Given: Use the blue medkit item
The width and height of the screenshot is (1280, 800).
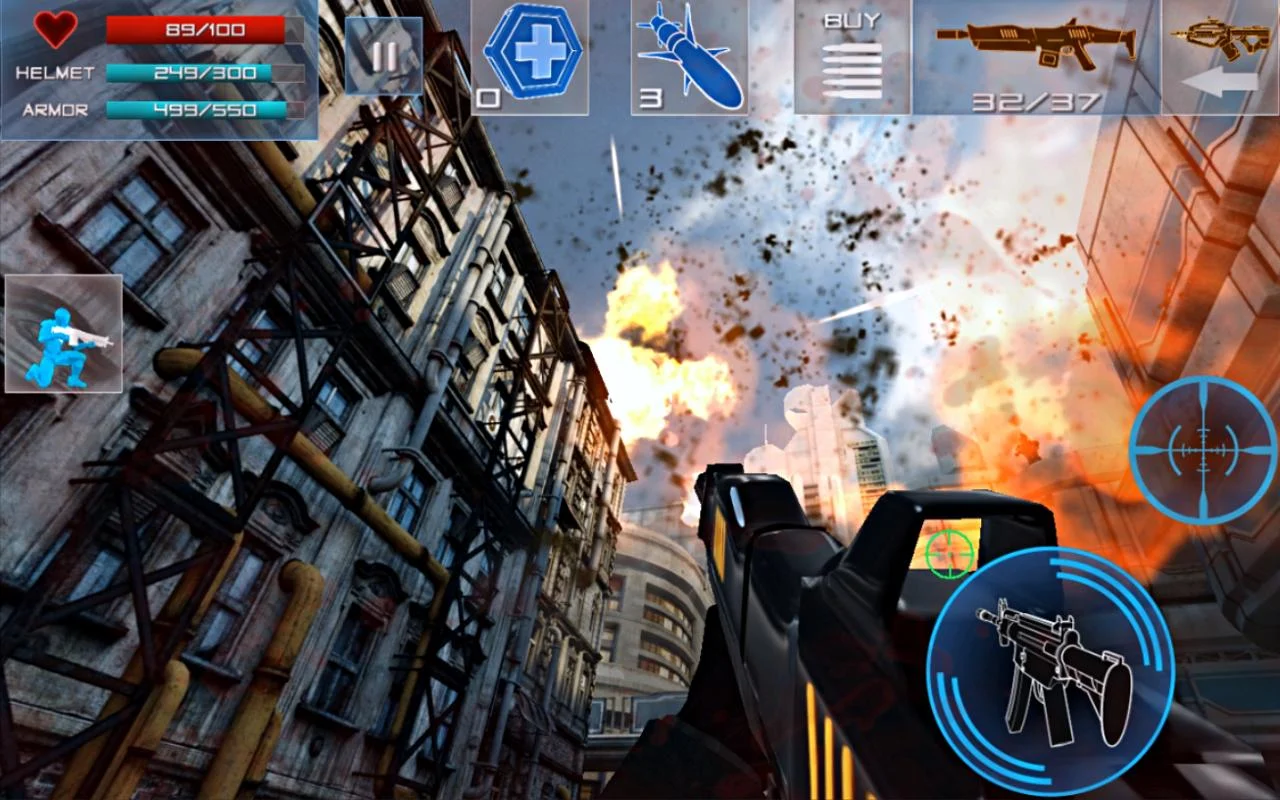Looking at the screenshot, I should pos(530,56).
